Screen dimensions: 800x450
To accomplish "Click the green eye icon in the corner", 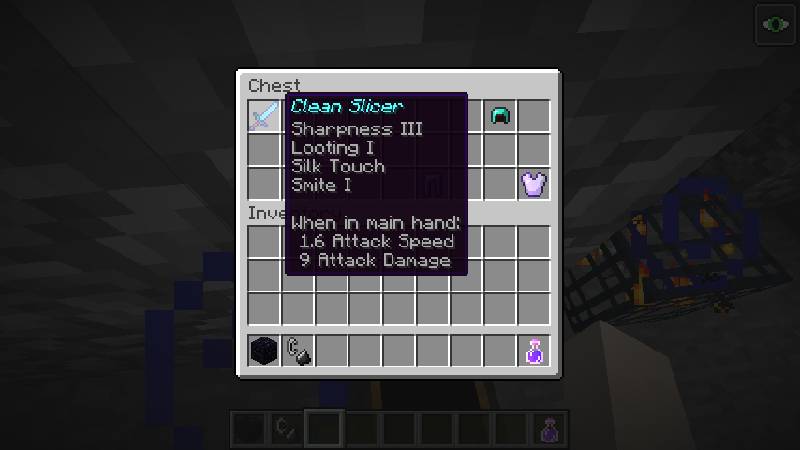I will (x=774, y=24).
